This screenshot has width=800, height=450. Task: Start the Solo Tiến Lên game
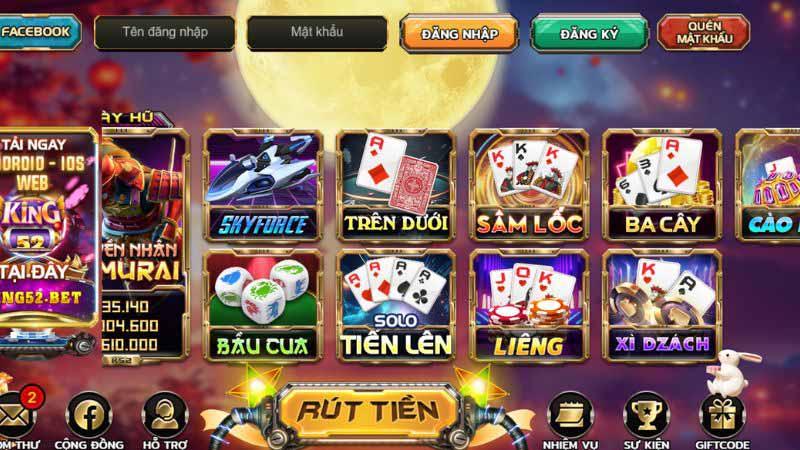coord(395,305)
